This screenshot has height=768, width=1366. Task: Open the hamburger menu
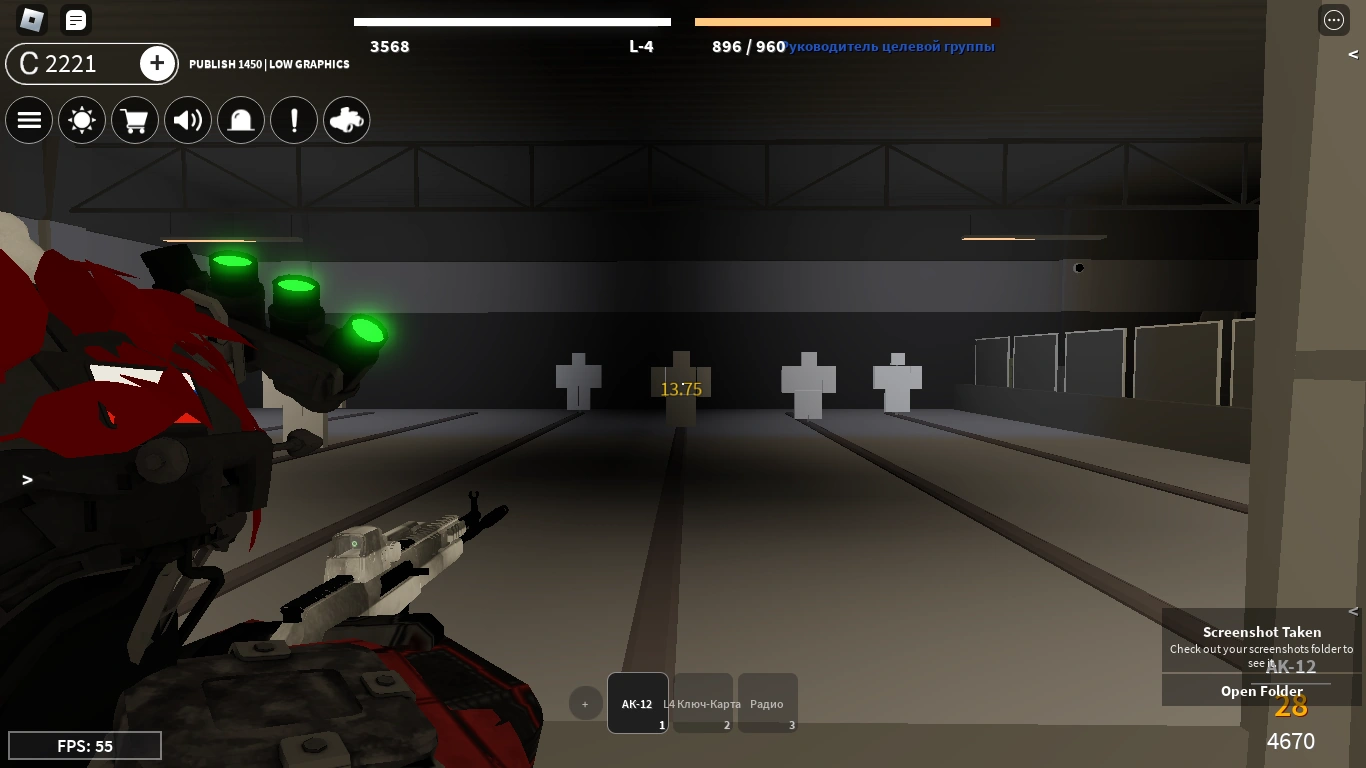[29, 120]
